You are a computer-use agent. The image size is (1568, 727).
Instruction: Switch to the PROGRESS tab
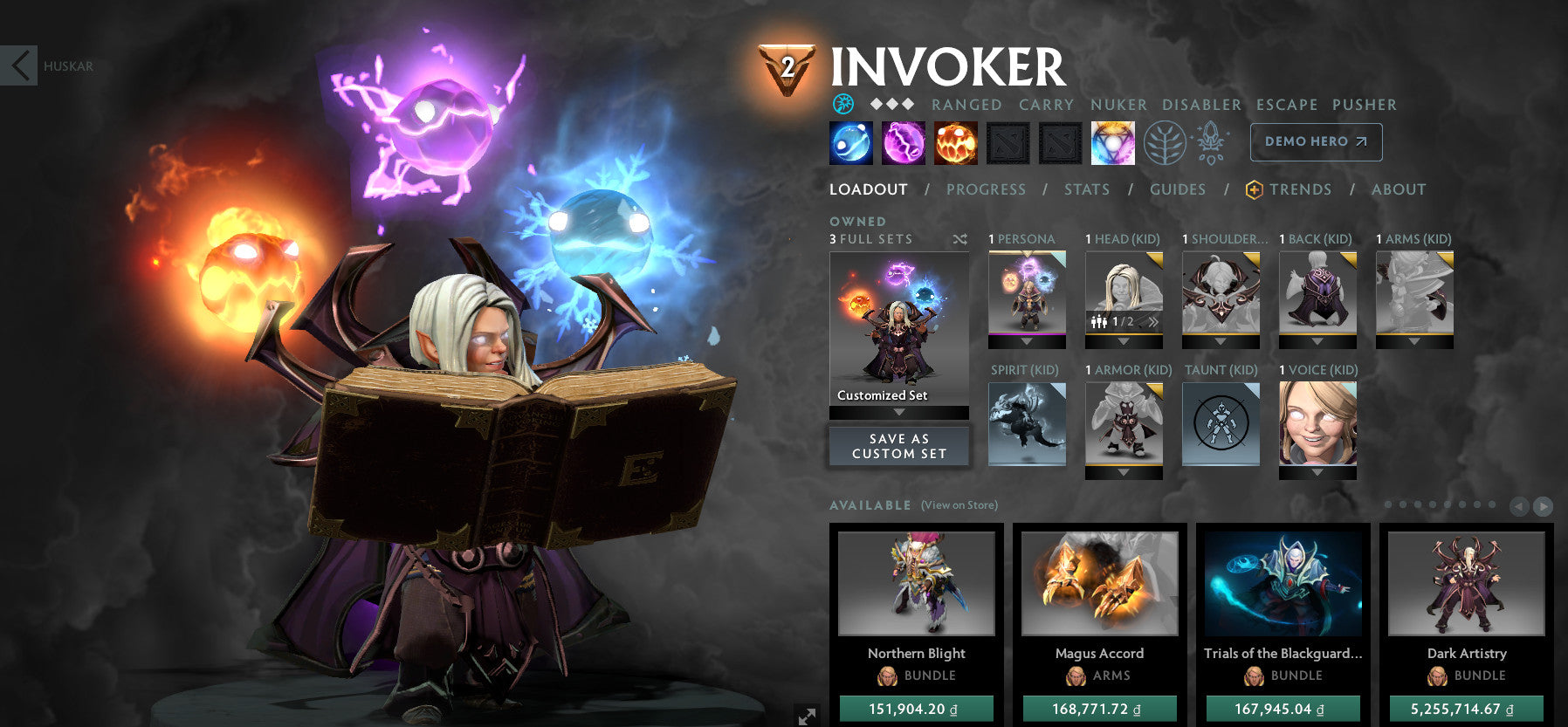point(986,189)
